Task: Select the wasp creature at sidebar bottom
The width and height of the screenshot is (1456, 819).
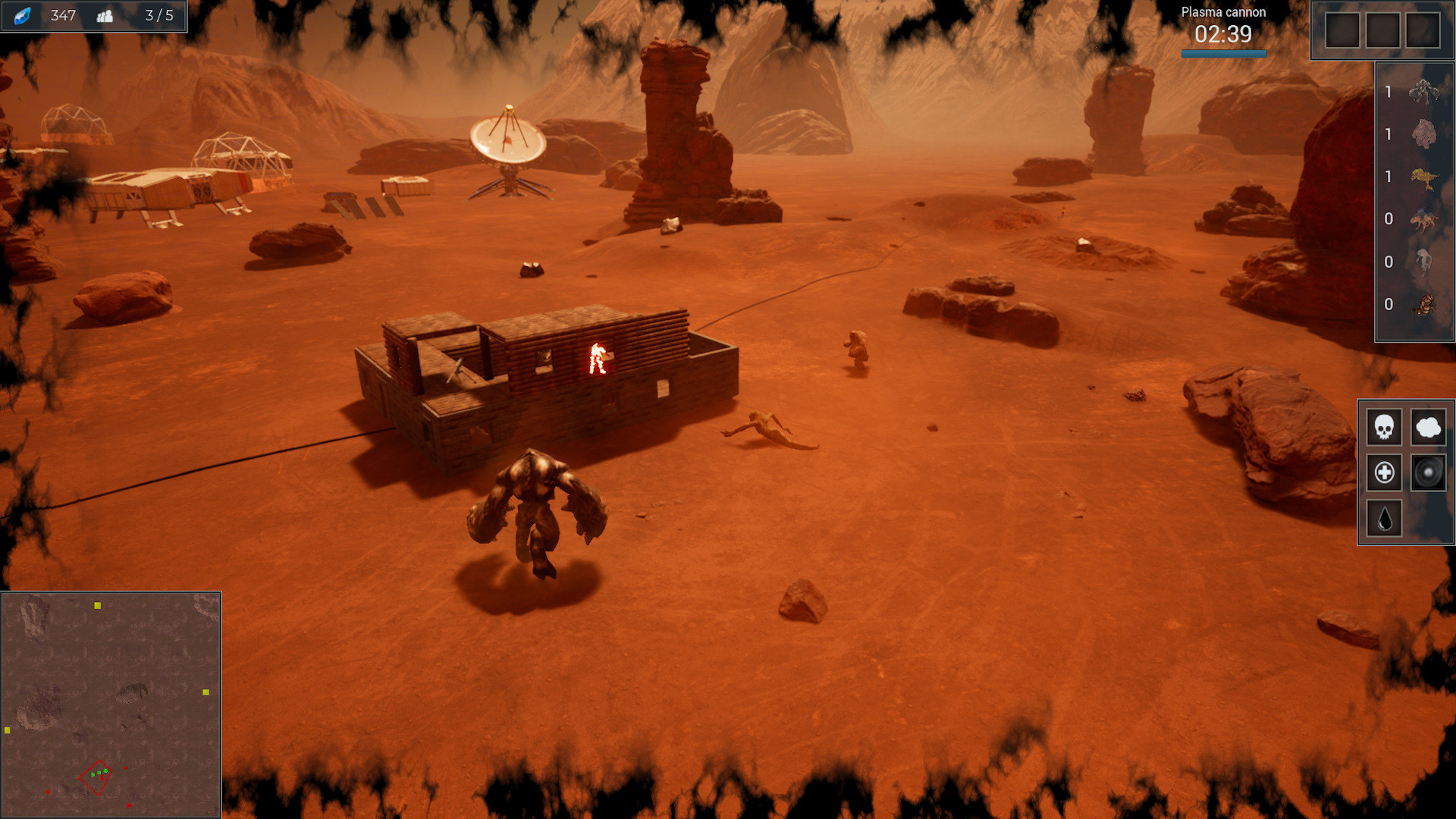Action: [1424, 305]
